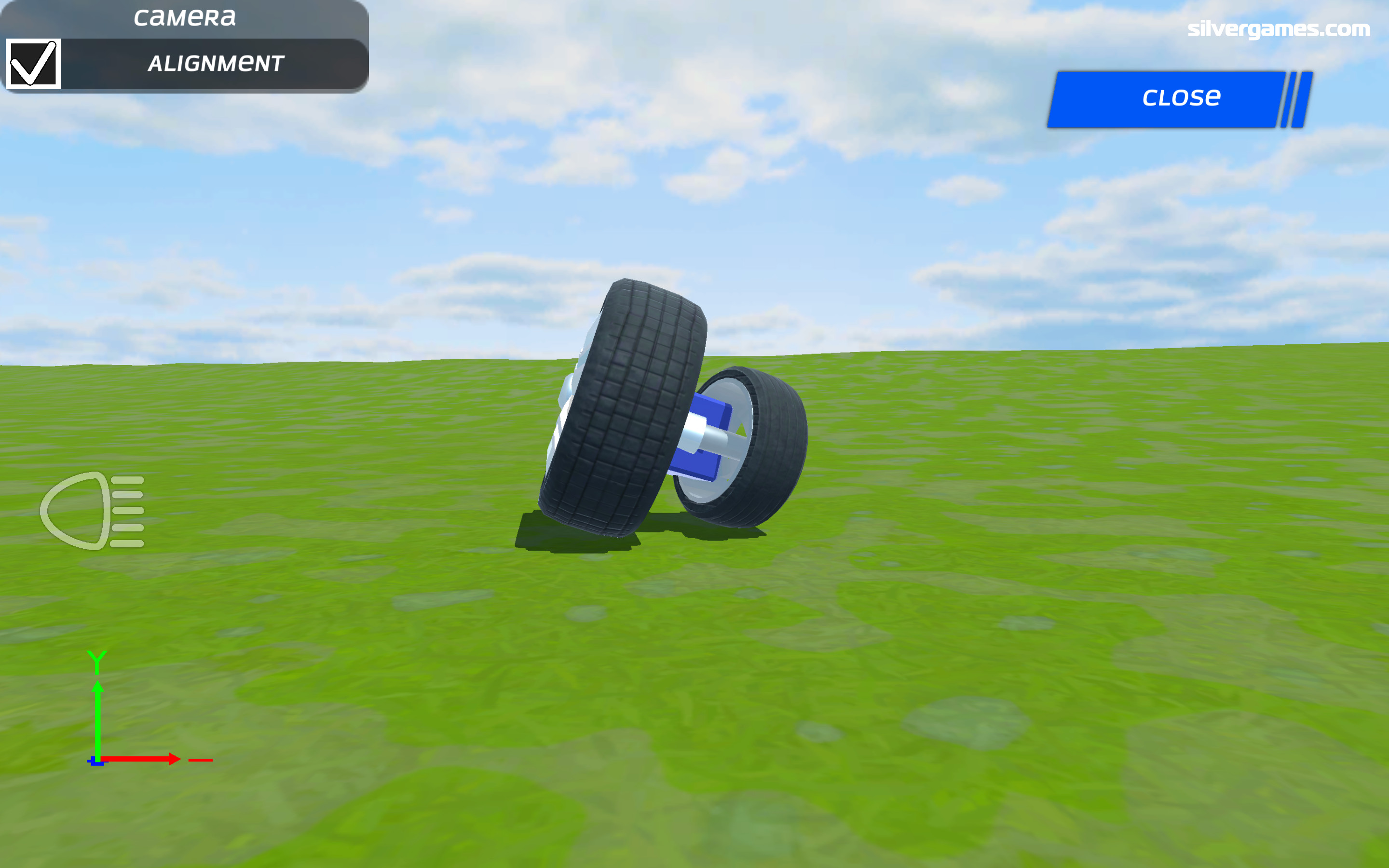Click the silvergames.com watermark link

tap(1278, 29)
